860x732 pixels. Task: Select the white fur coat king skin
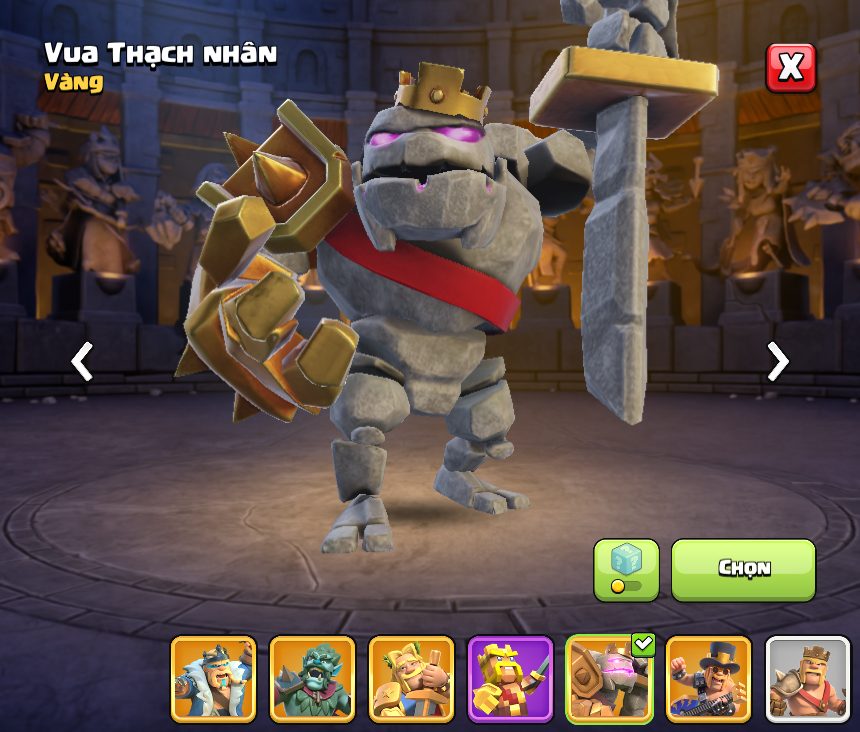tap(213, 679)
